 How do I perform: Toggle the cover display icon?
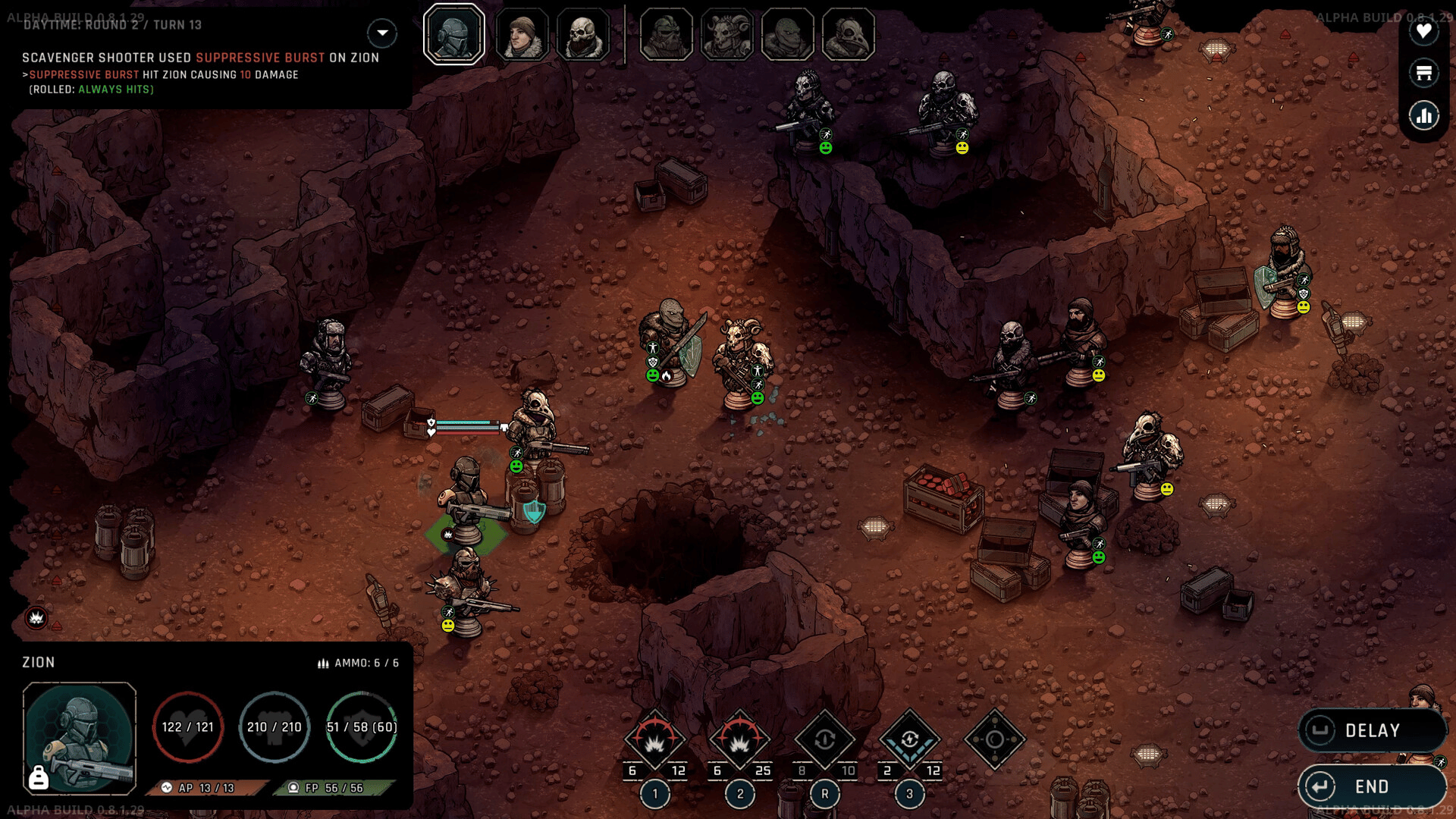tap(1423, 73)
